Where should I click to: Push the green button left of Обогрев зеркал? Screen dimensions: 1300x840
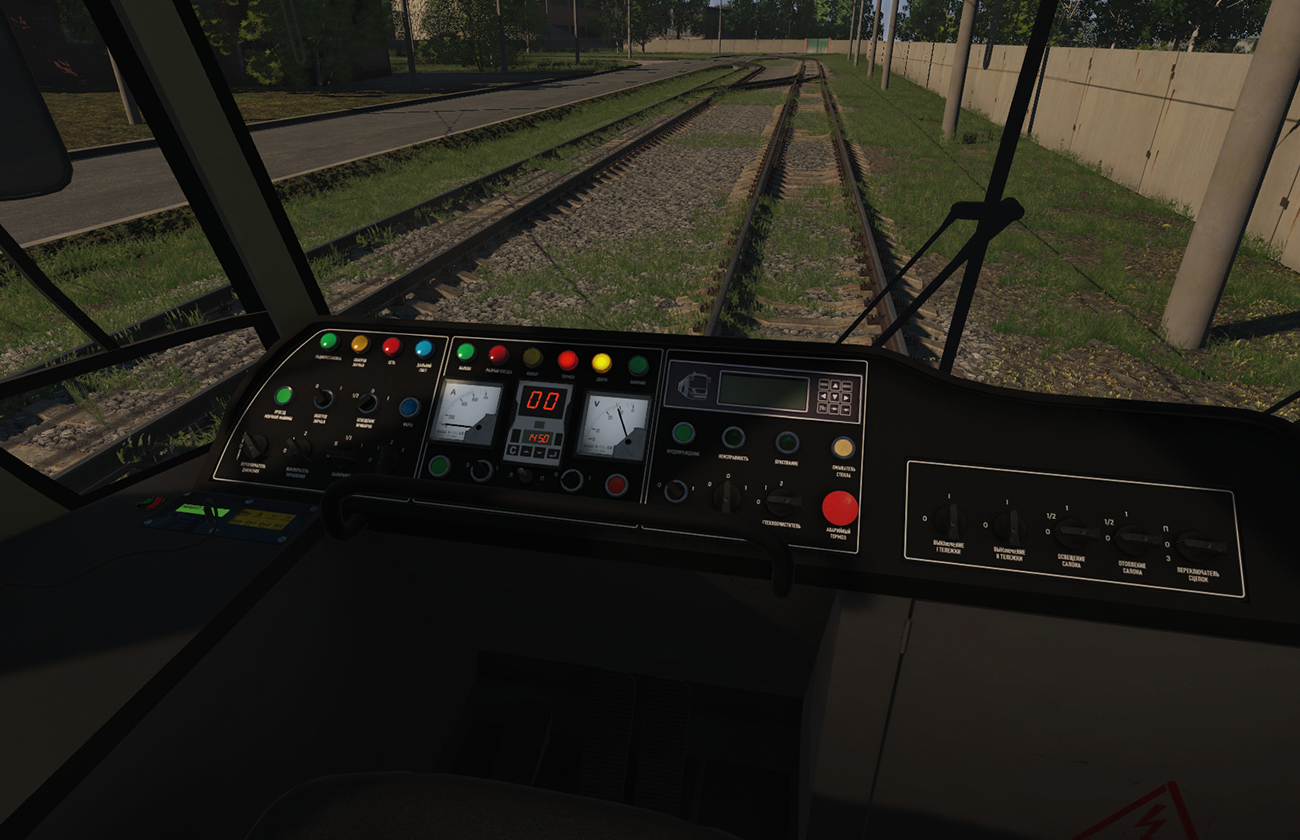point(283,396)
